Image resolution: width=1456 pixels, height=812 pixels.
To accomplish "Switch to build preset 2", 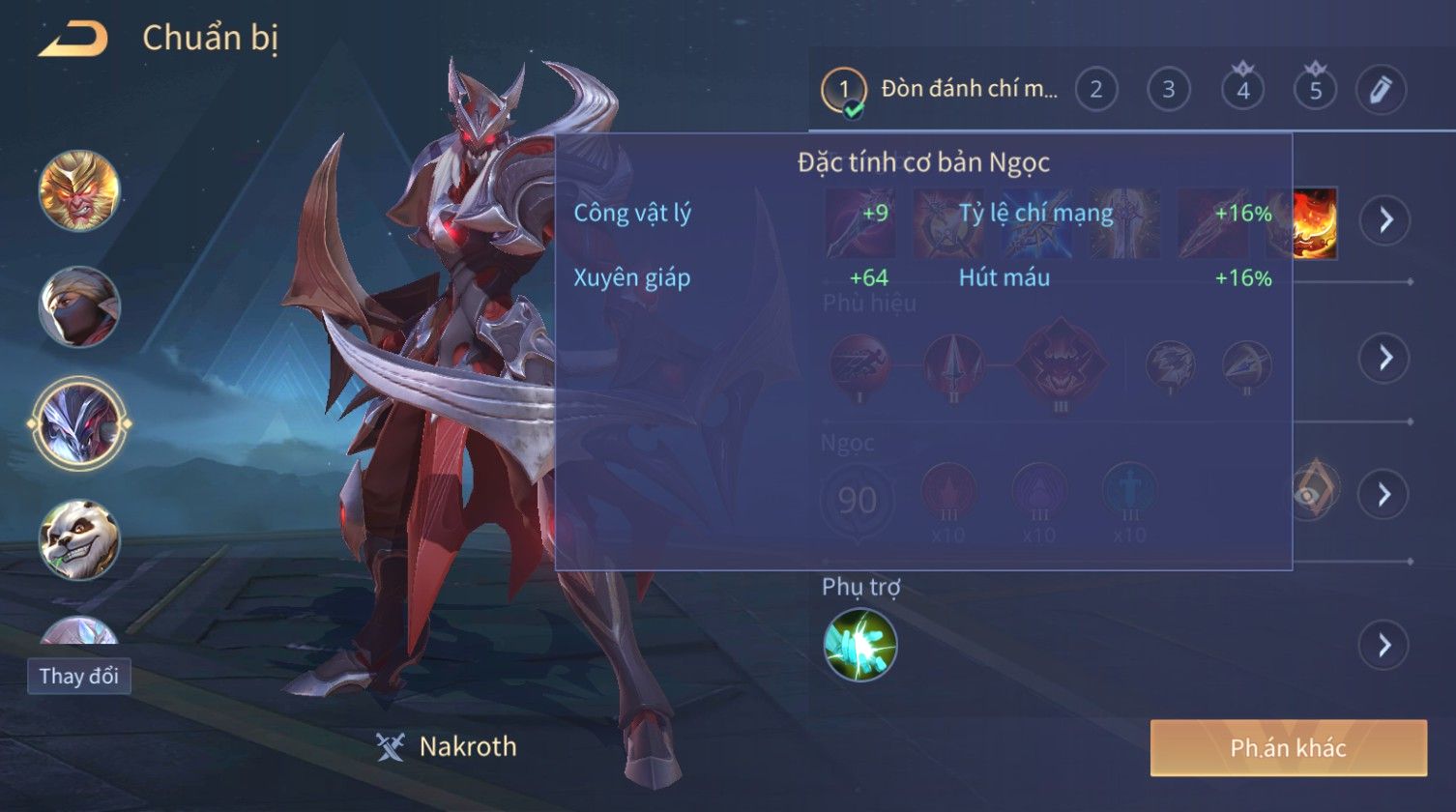I will coord(1095,90).
